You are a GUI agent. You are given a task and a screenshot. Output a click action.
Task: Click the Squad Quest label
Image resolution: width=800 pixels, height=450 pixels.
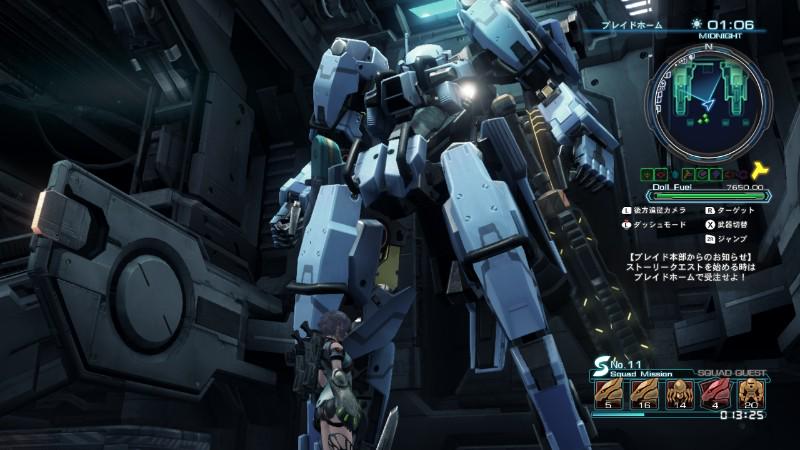point(736,371)
